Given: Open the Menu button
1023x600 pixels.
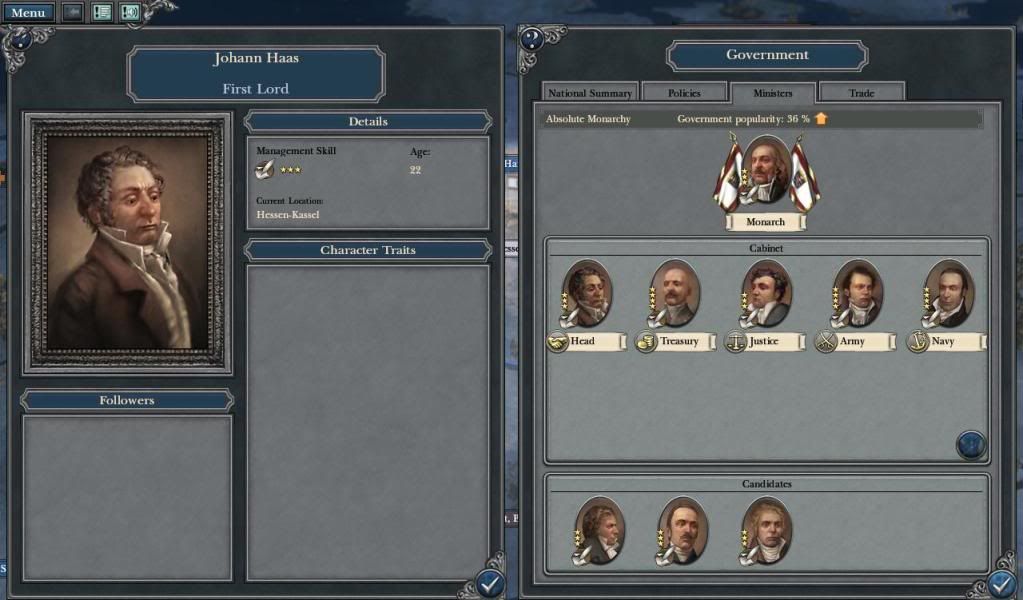Looking at the screenshot, I should (27, 13).
